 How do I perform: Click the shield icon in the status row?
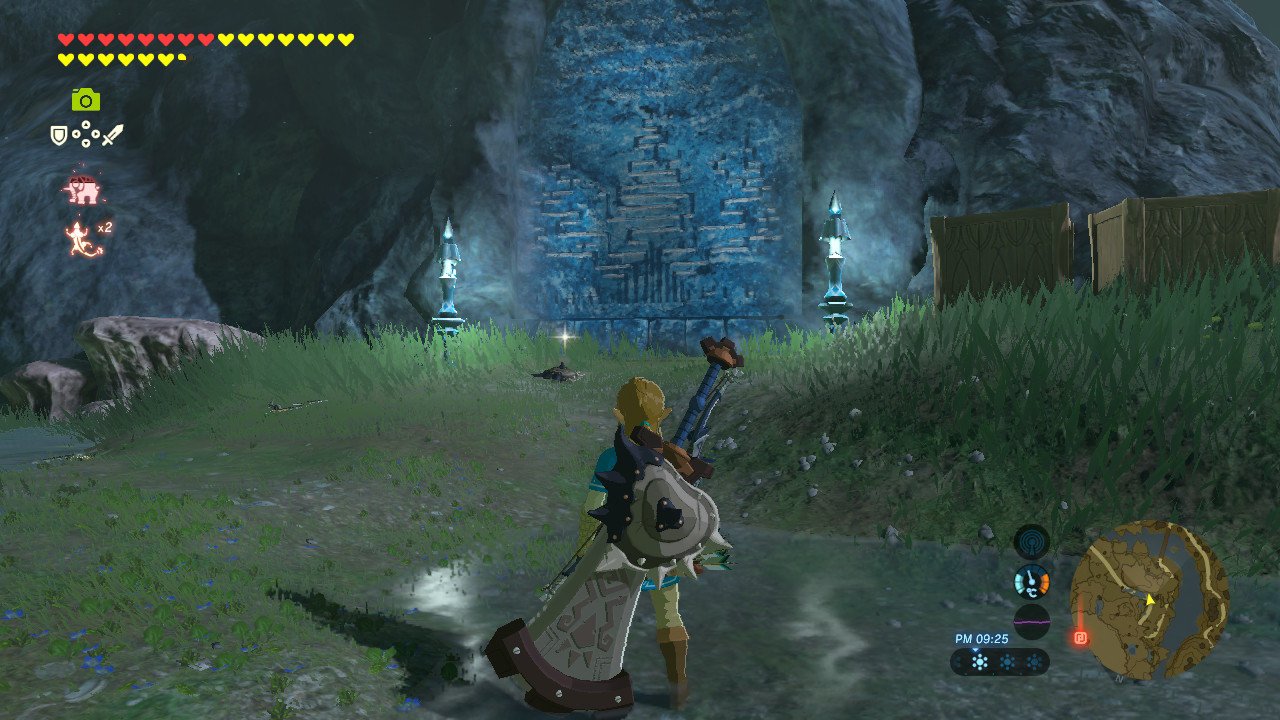click(58, 133)
